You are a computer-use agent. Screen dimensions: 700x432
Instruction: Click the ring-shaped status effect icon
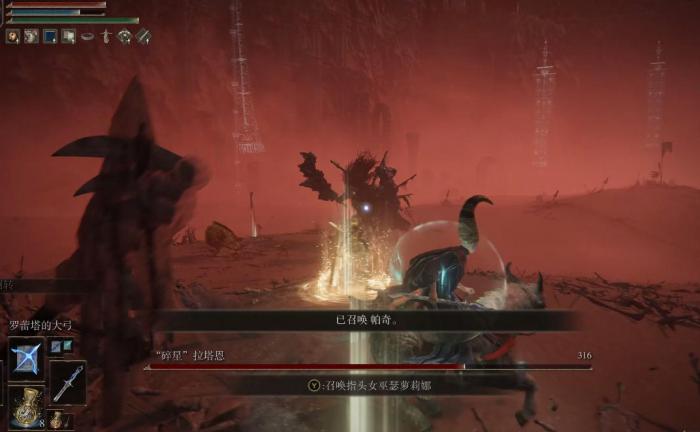coord(87,36)
